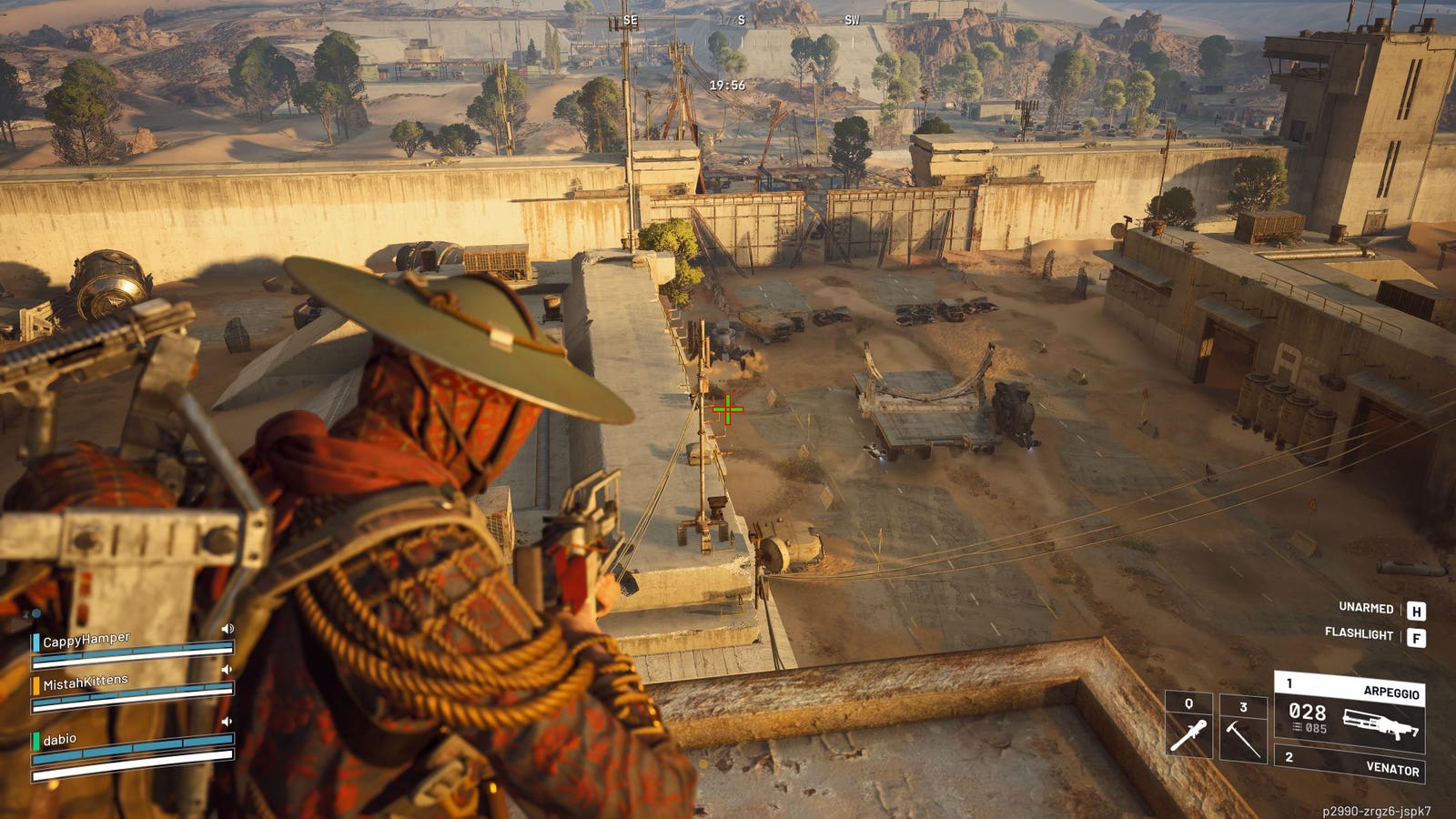Toggle the speaker icon above MistahKittens' bars

pos(227,670)
